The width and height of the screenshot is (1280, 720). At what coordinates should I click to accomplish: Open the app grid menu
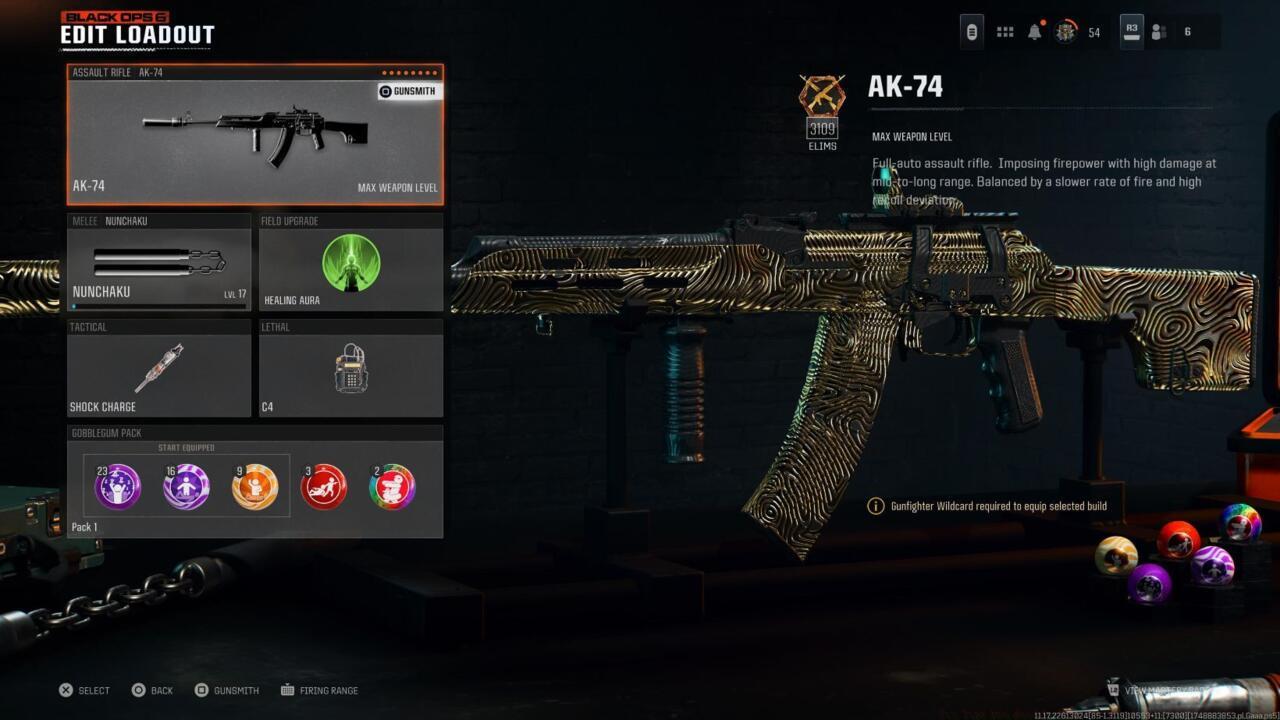pyautogui.click(x=1004, y=31)
